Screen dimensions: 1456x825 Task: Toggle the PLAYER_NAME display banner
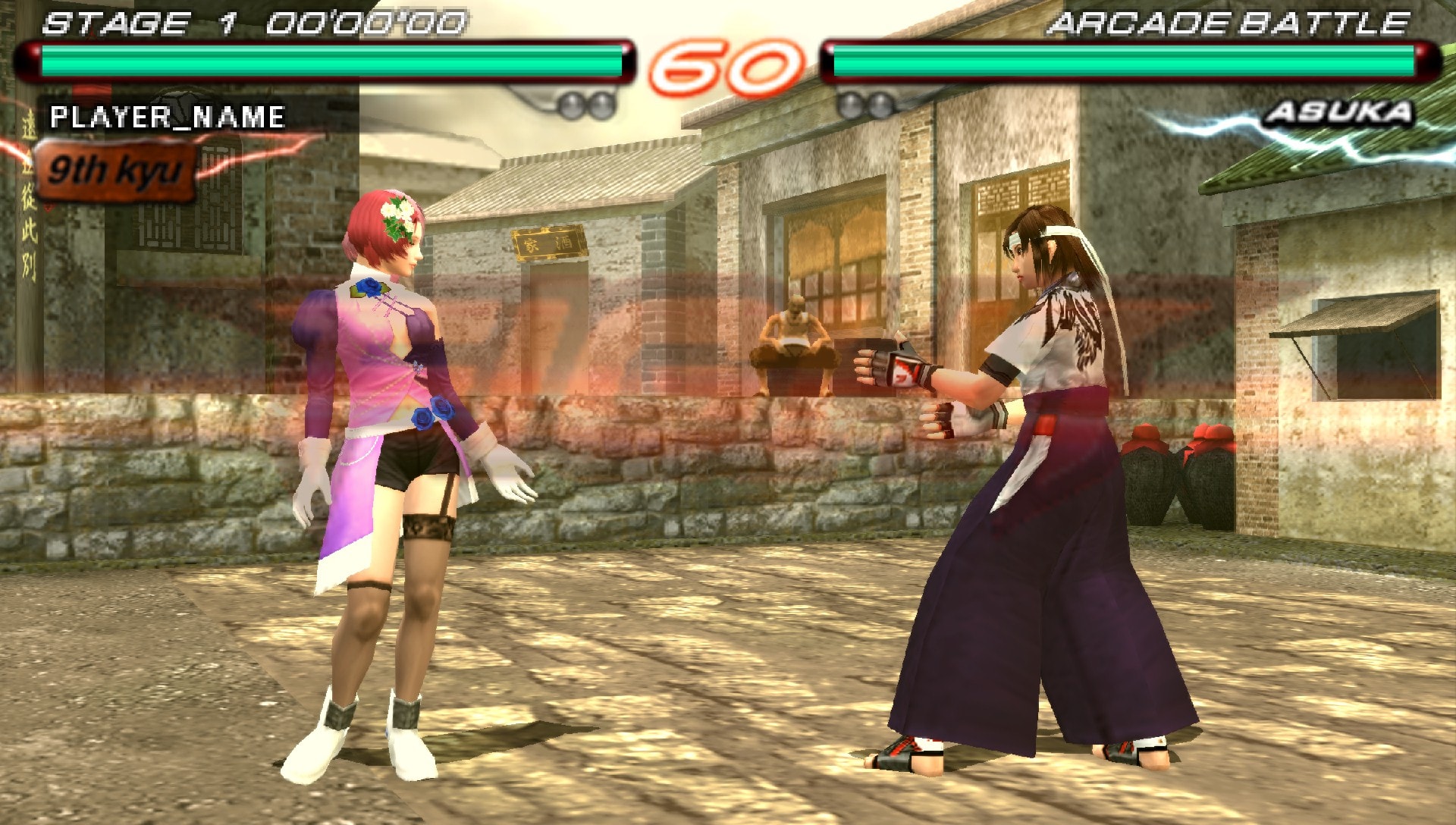point(167,118)
